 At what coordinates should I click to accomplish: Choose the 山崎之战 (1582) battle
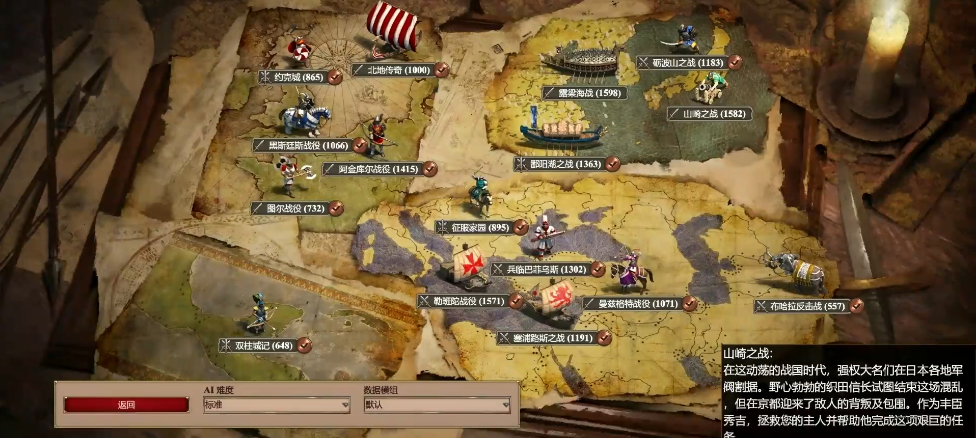click(713, 114)
